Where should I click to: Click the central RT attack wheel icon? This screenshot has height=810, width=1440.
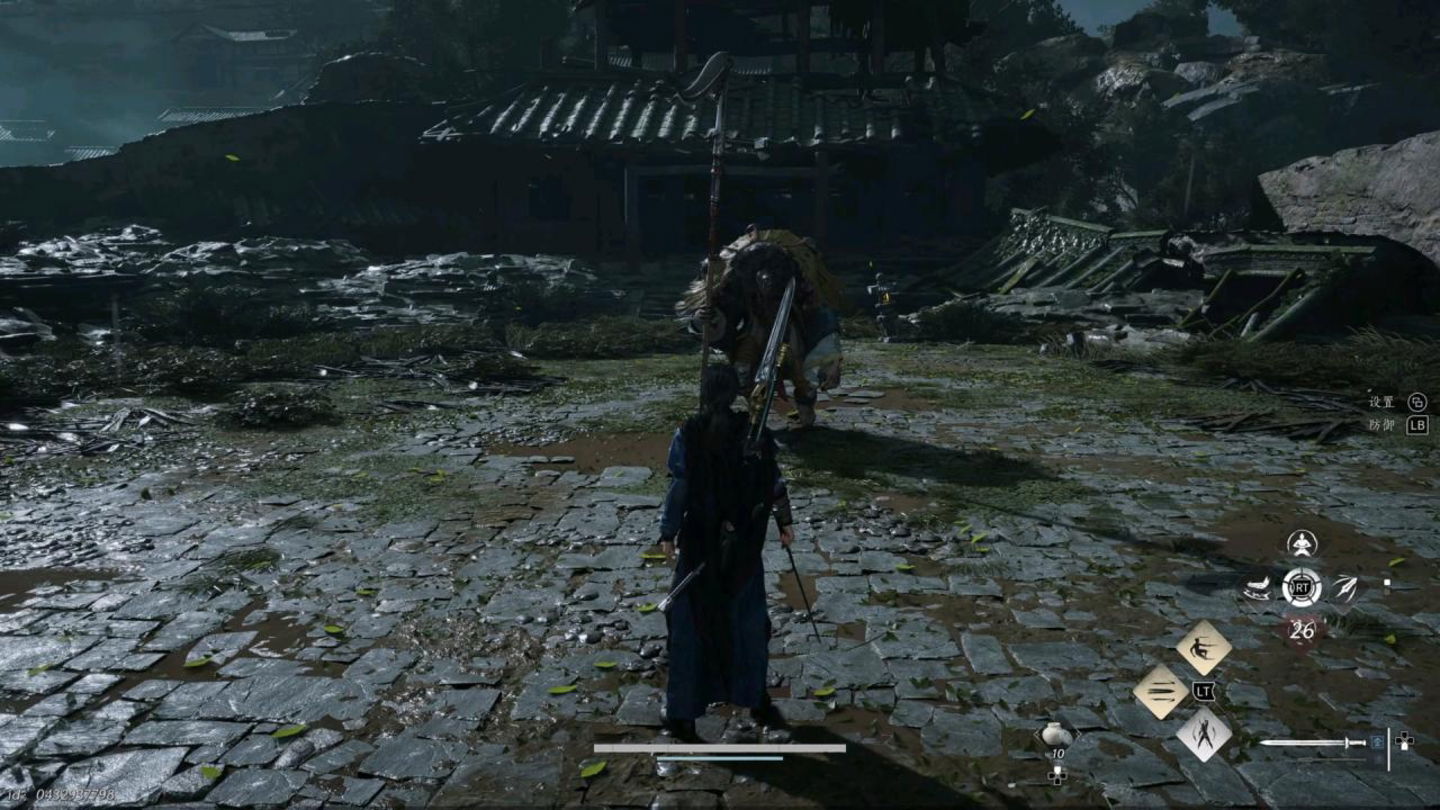(1302, 586)
